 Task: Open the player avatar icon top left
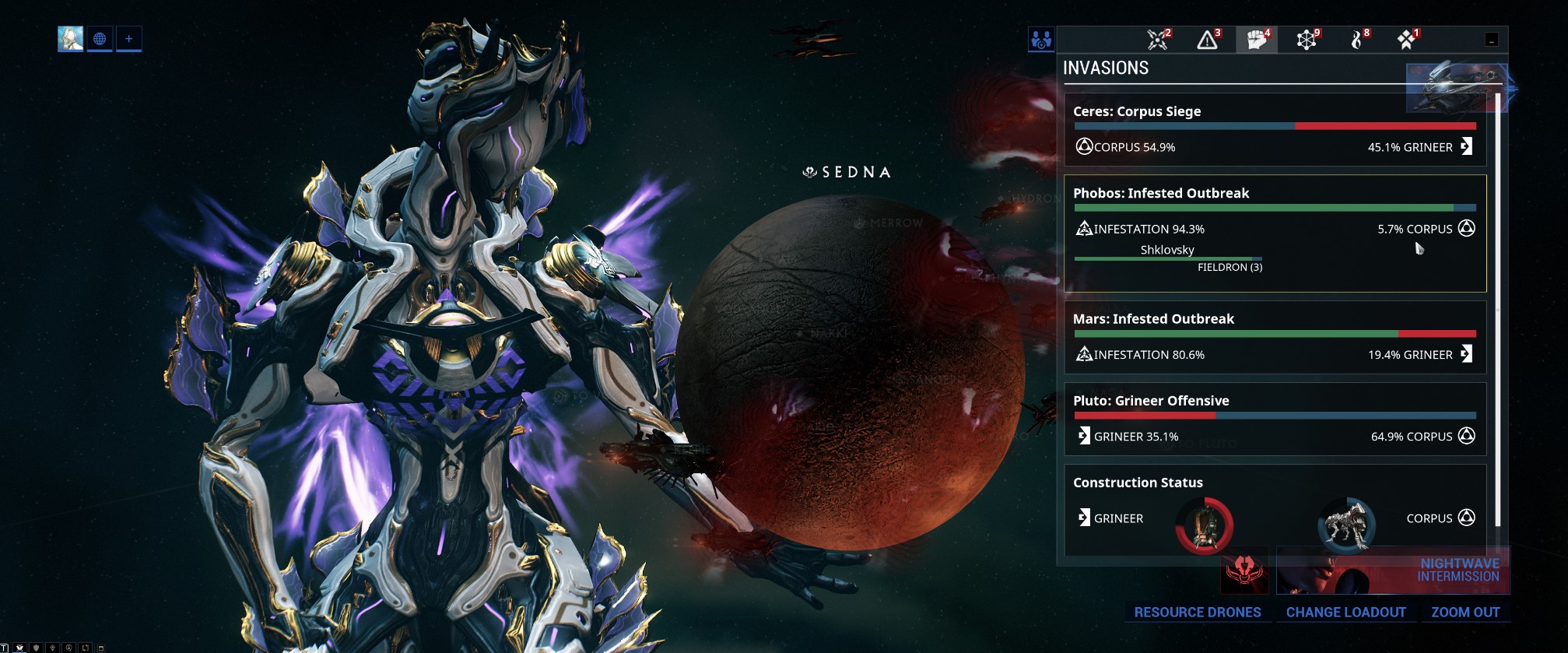tap(69, 37)
